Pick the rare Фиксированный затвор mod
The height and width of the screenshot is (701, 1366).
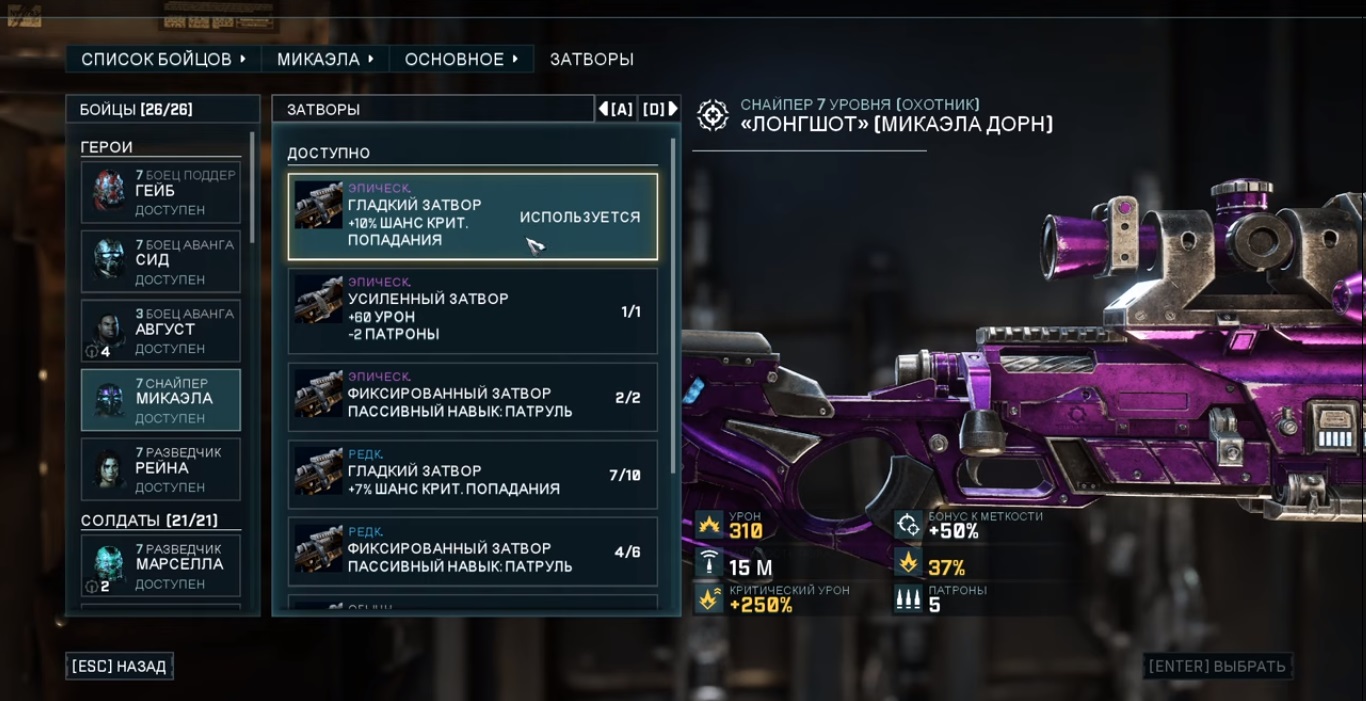click(x=472, y=552)
